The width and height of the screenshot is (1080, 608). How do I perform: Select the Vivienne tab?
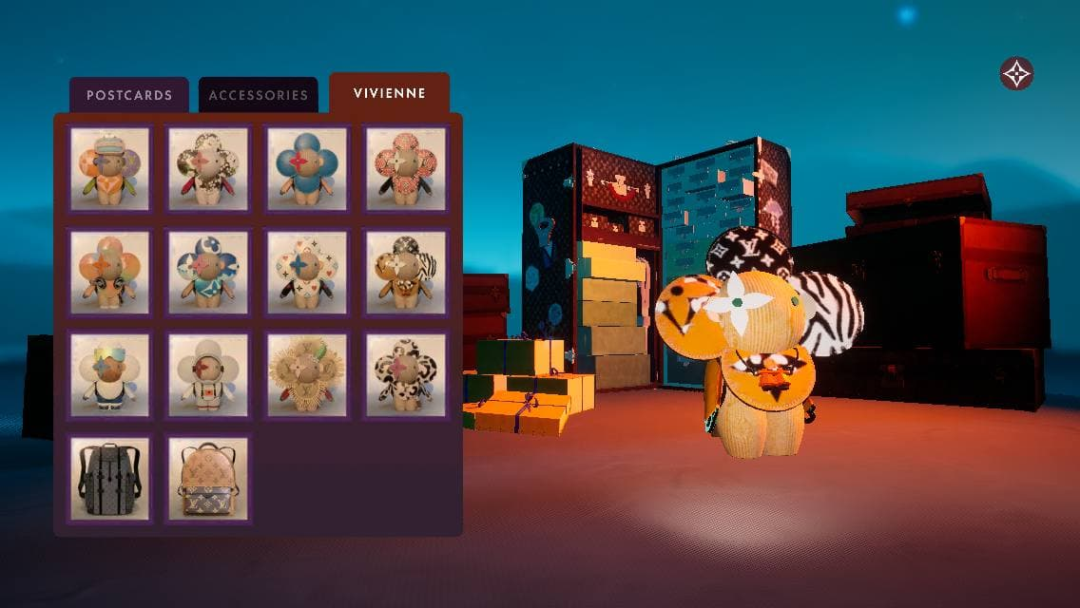click(389, 94)
